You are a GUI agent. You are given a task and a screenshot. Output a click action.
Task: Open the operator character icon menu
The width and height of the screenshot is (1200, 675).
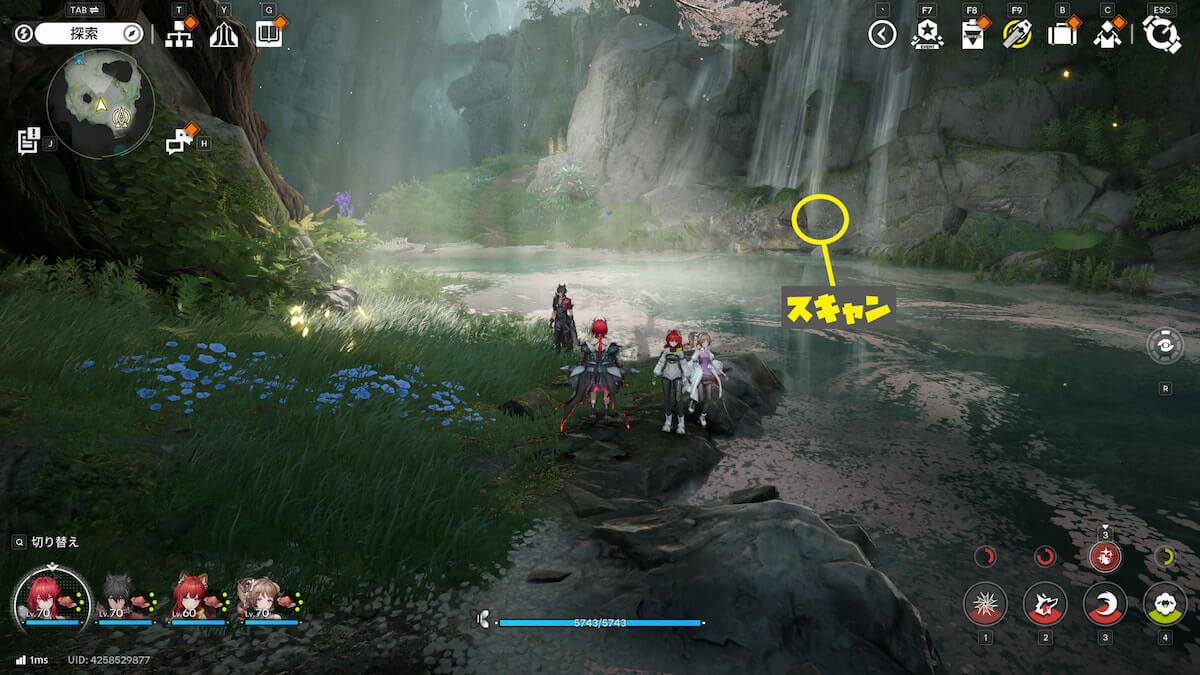1106,35
